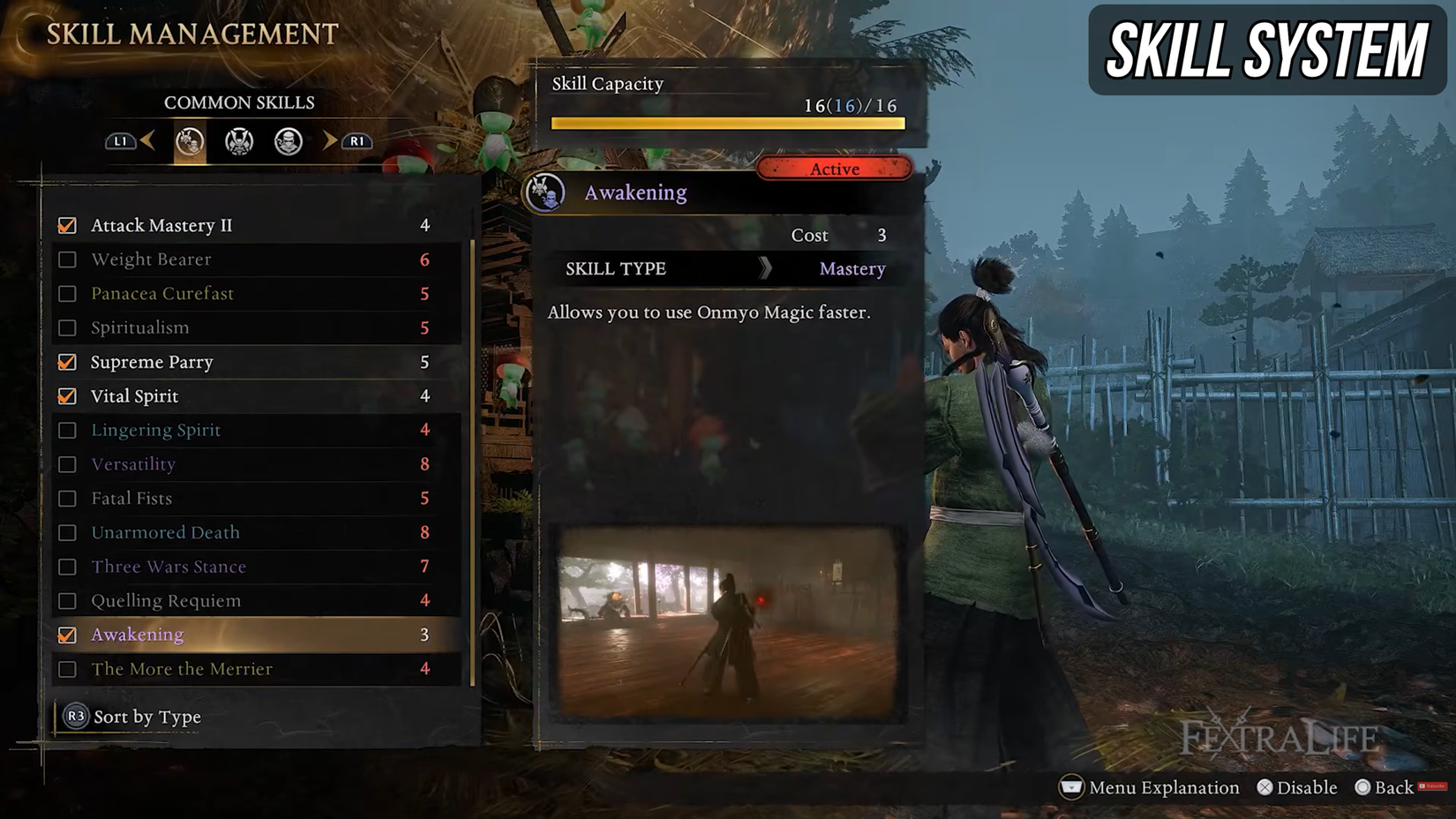Screen dimensions: 1456x819
Task: Select the ninja skill category icon
Action: point(289,141)
